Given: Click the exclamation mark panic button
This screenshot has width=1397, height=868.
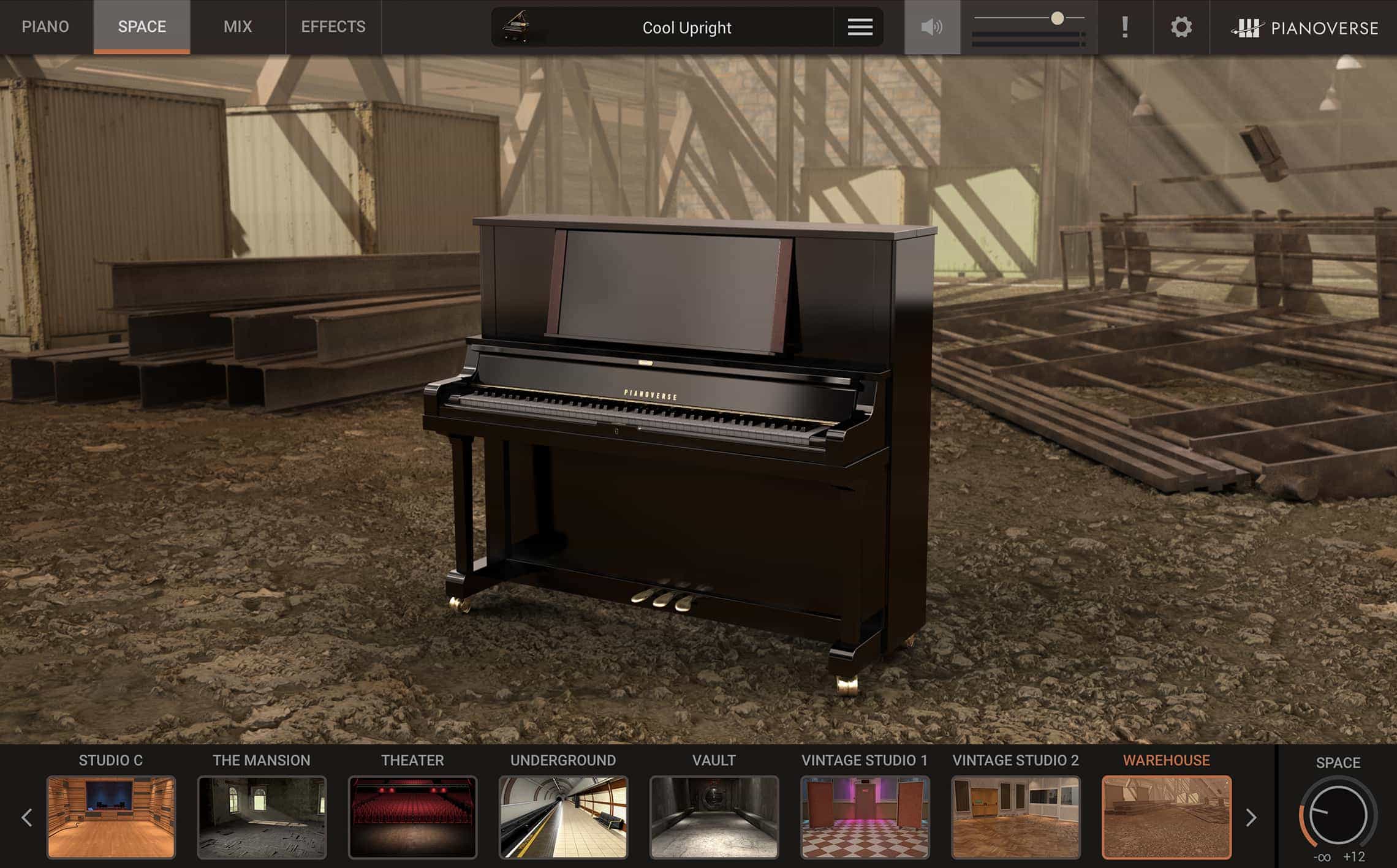Looking at the screenshot, I should pyautogui.click(x=1124, y=27).
